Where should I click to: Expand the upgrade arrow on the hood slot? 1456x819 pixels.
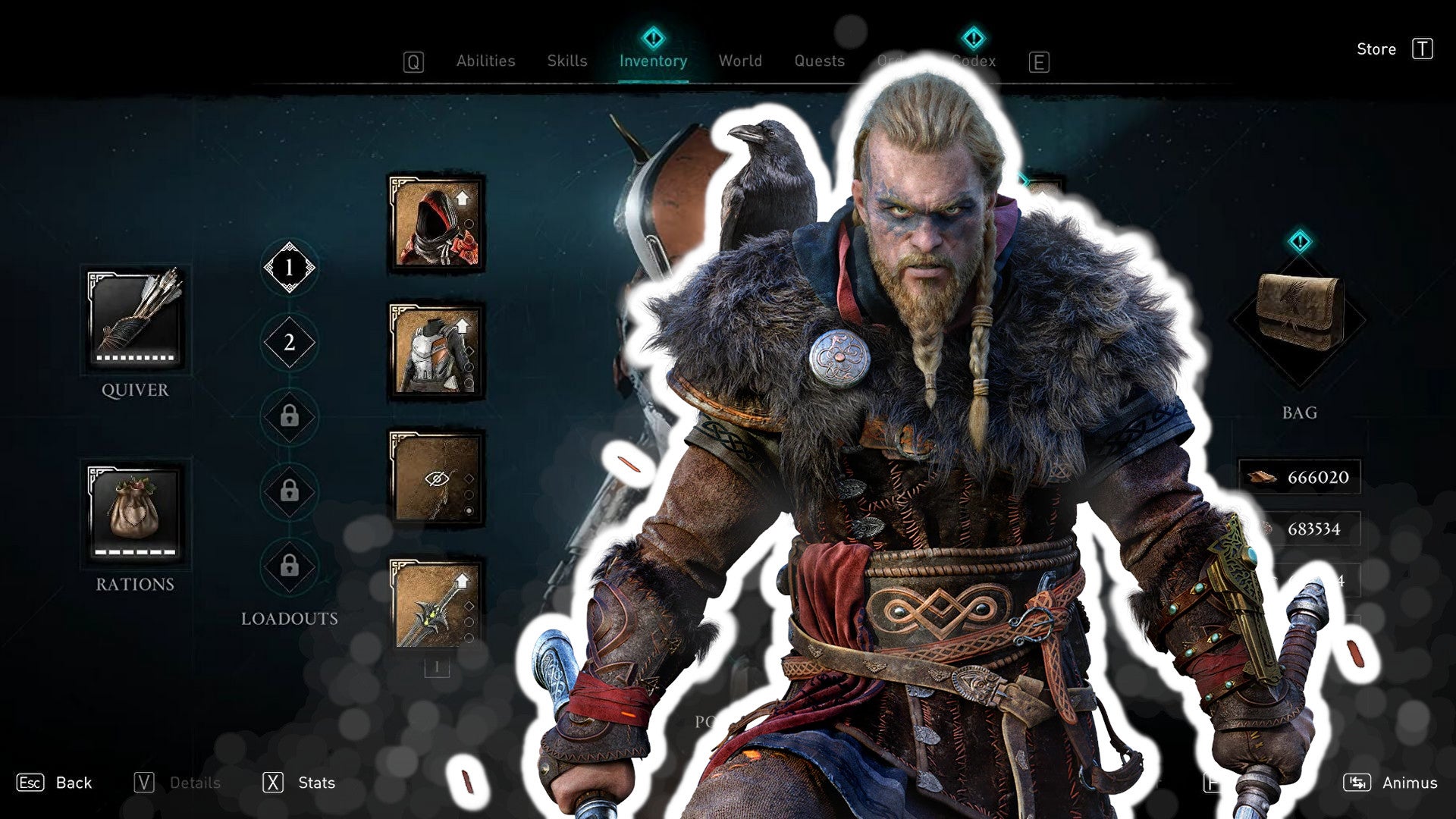pos(463,197)
